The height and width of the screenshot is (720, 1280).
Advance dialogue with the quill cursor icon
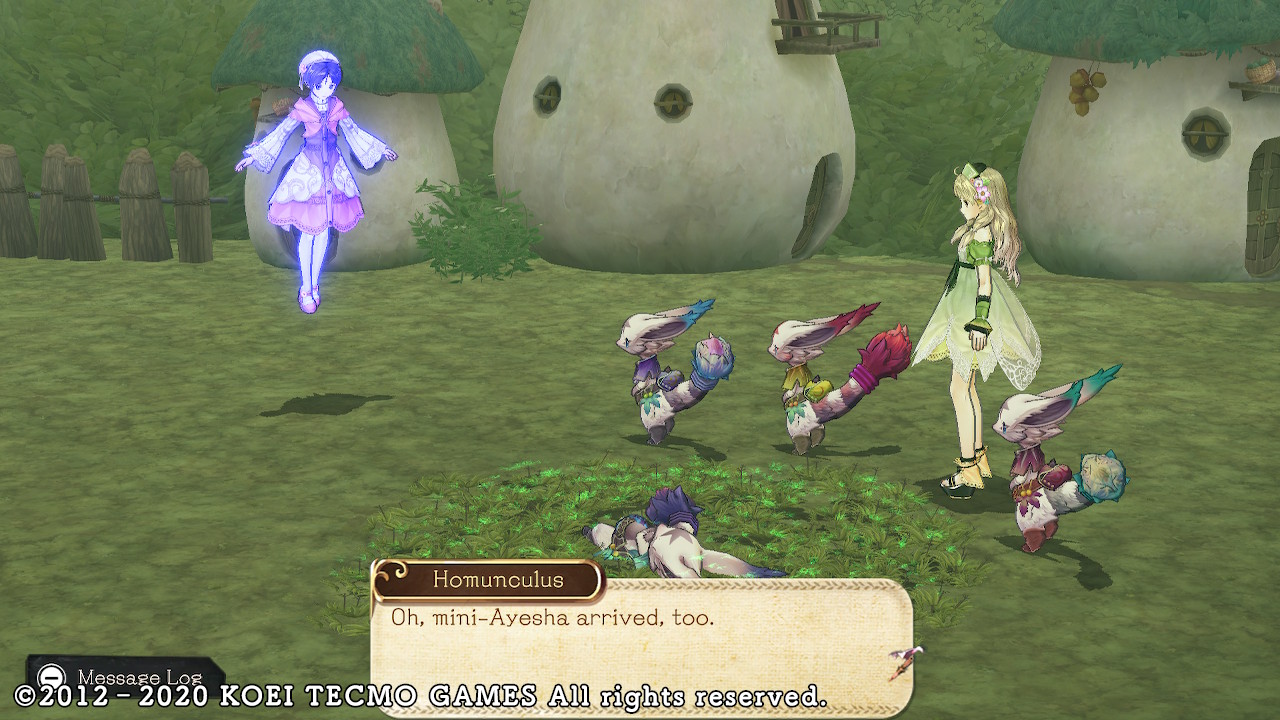(905, 662)
